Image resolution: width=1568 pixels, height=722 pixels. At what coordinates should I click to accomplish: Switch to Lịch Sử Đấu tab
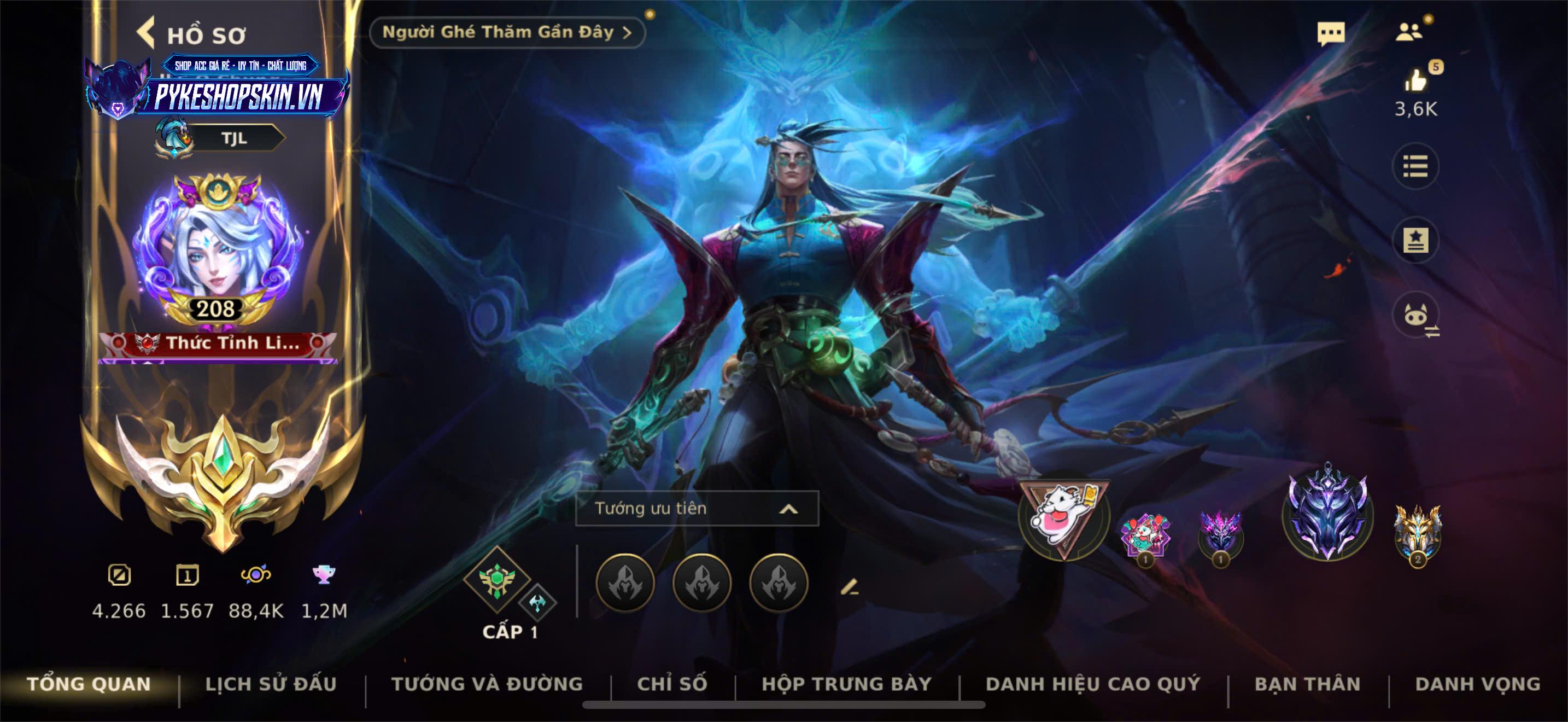(x=271, y=684)
